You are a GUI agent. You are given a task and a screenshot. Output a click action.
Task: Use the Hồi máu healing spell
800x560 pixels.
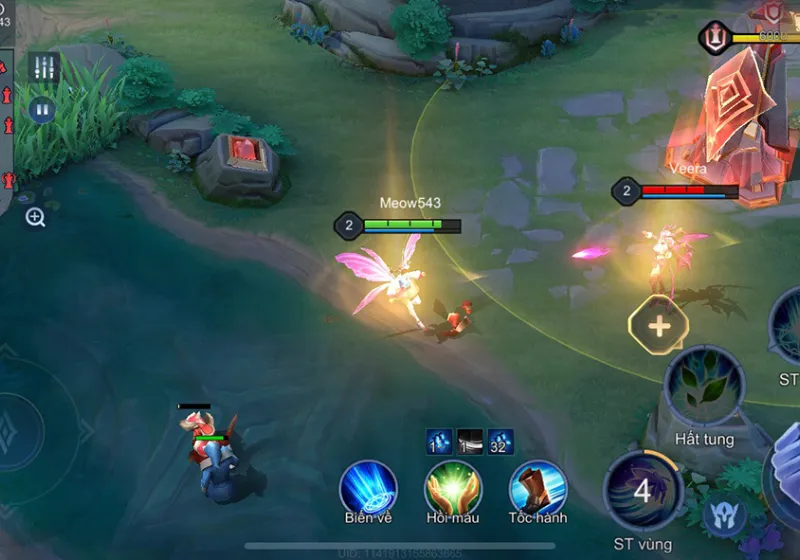click(x=453, y=487)
